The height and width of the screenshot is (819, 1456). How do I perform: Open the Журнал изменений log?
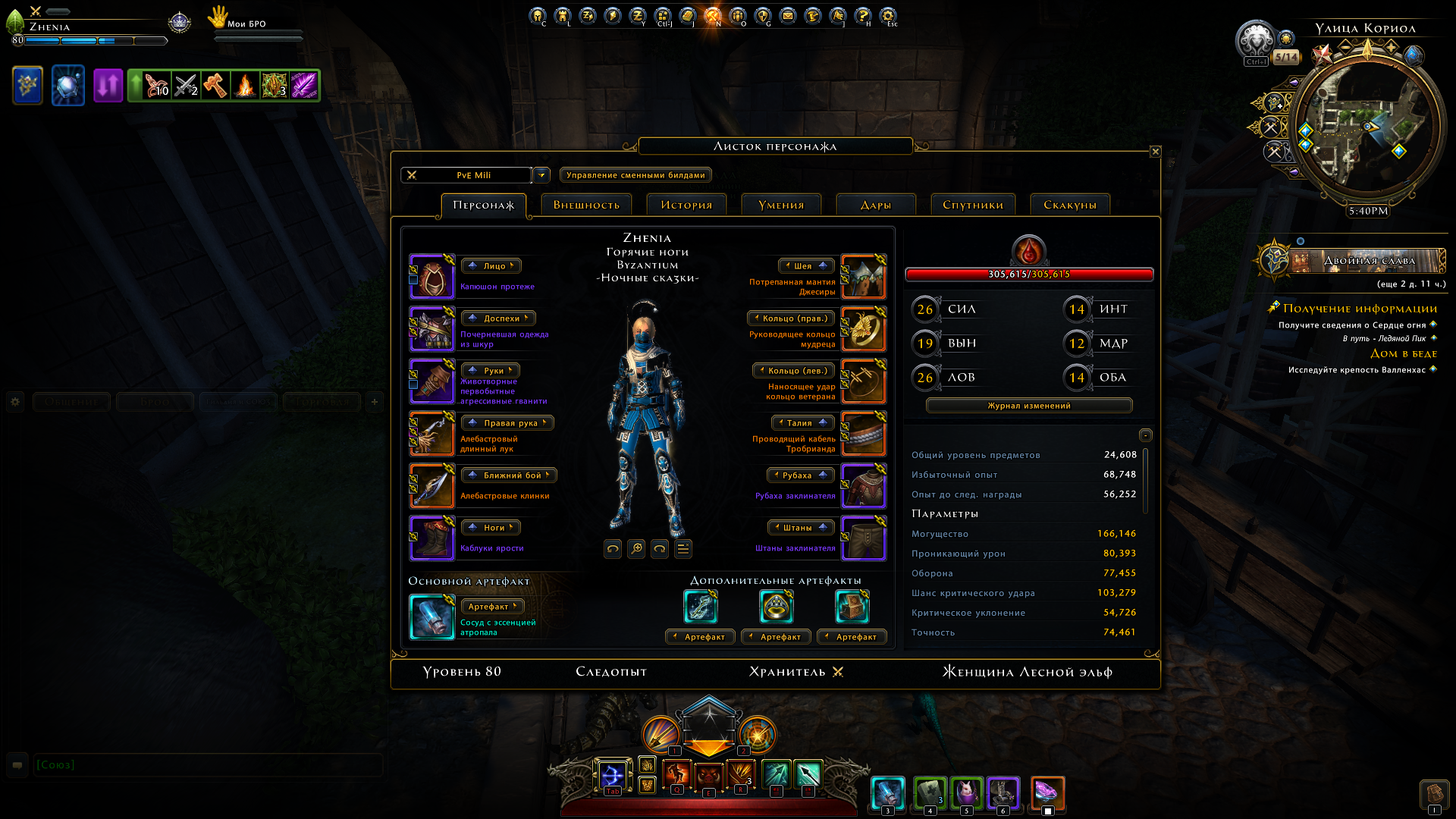[x=1029, y=406]
